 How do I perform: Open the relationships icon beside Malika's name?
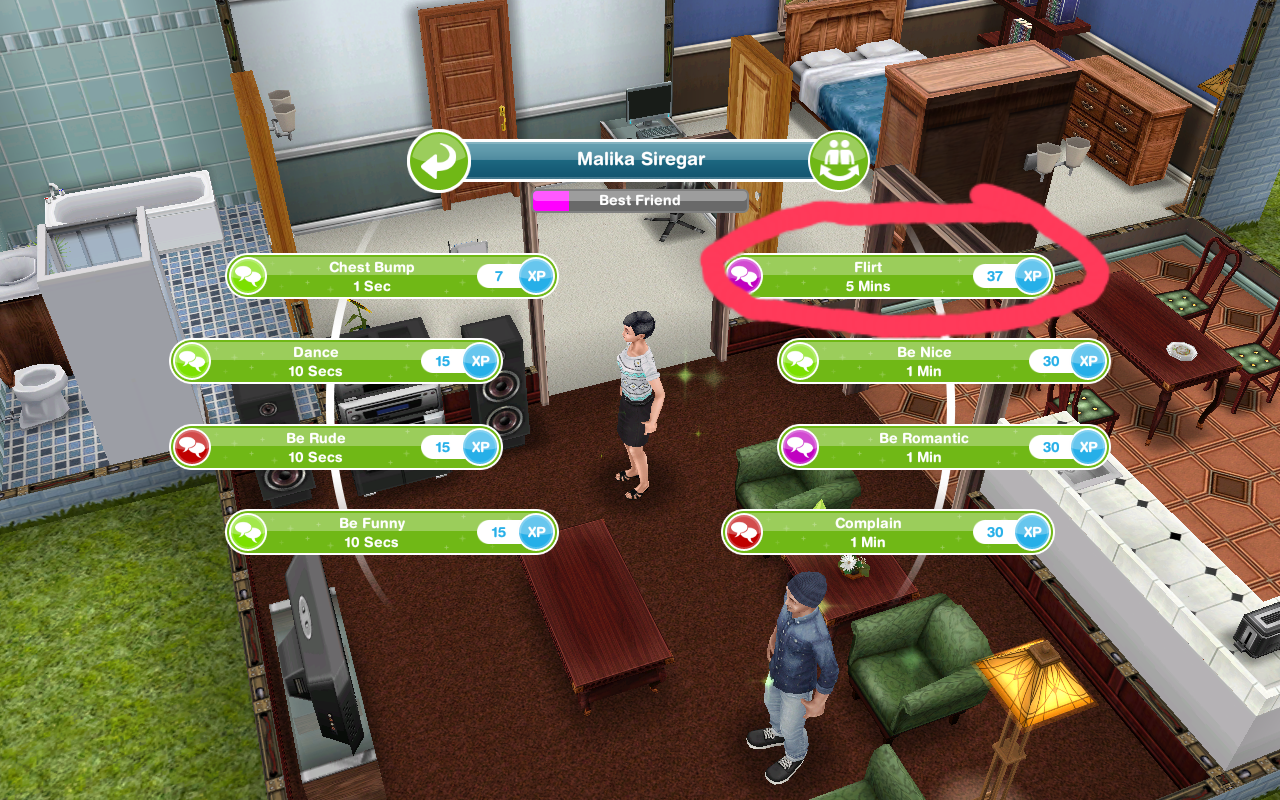[840, 160]
